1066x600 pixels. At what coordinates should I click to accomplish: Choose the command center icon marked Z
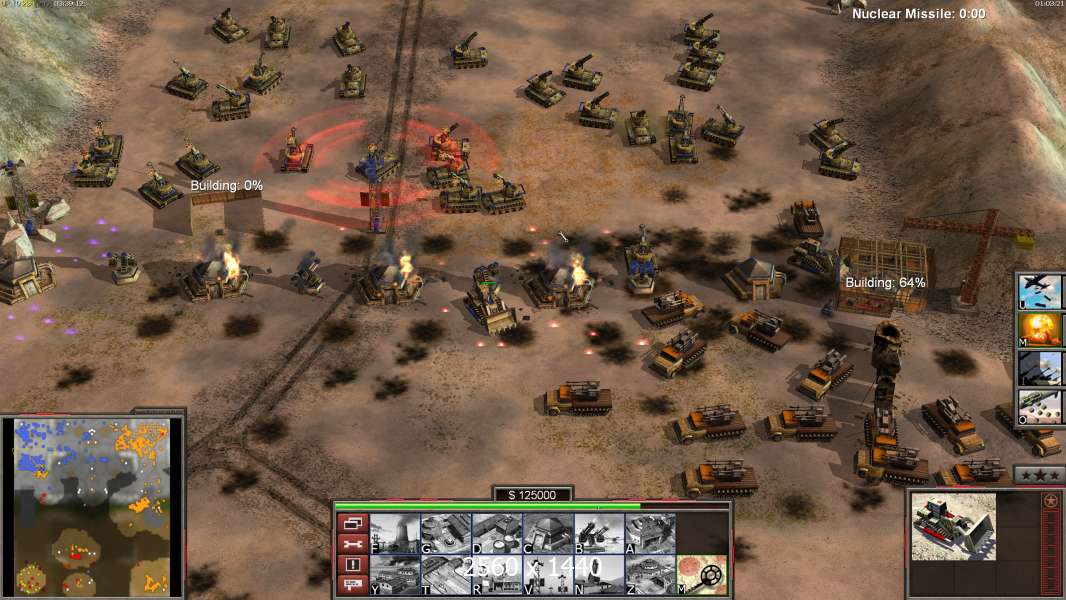650,574
